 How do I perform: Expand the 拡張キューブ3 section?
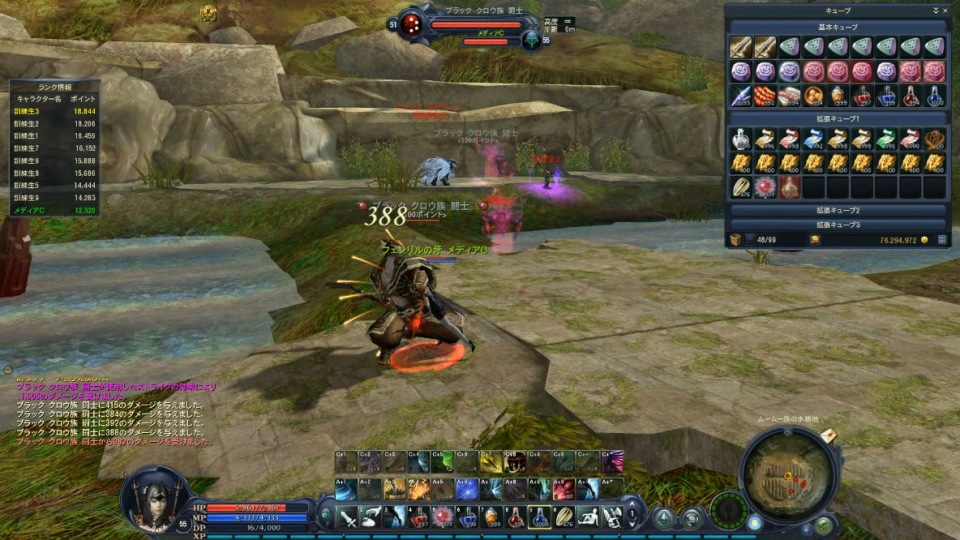click(837, 225)
